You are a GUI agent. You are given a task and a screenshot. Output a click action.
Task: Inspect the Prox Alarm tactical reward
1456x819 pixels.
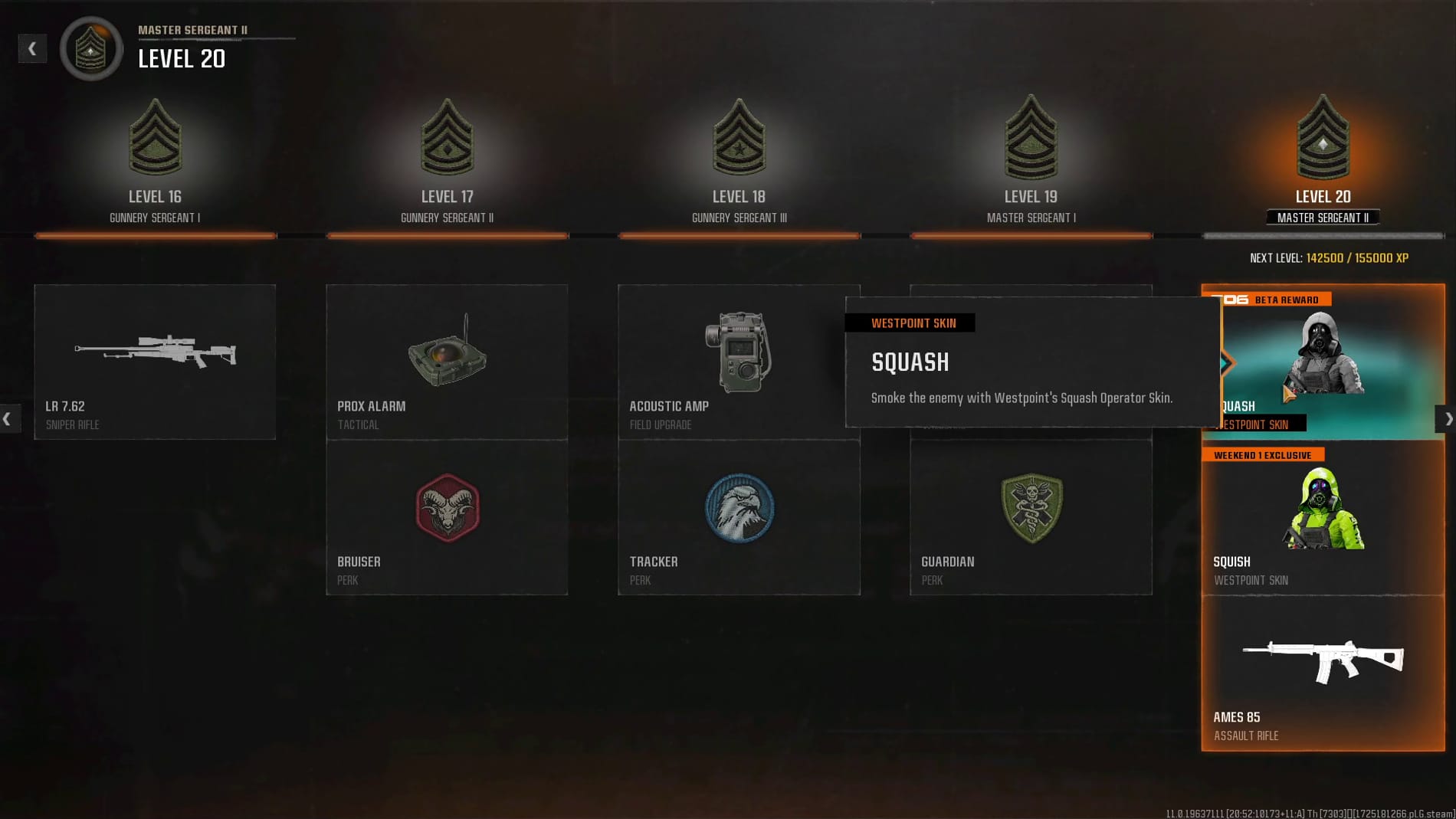point(447,362)
